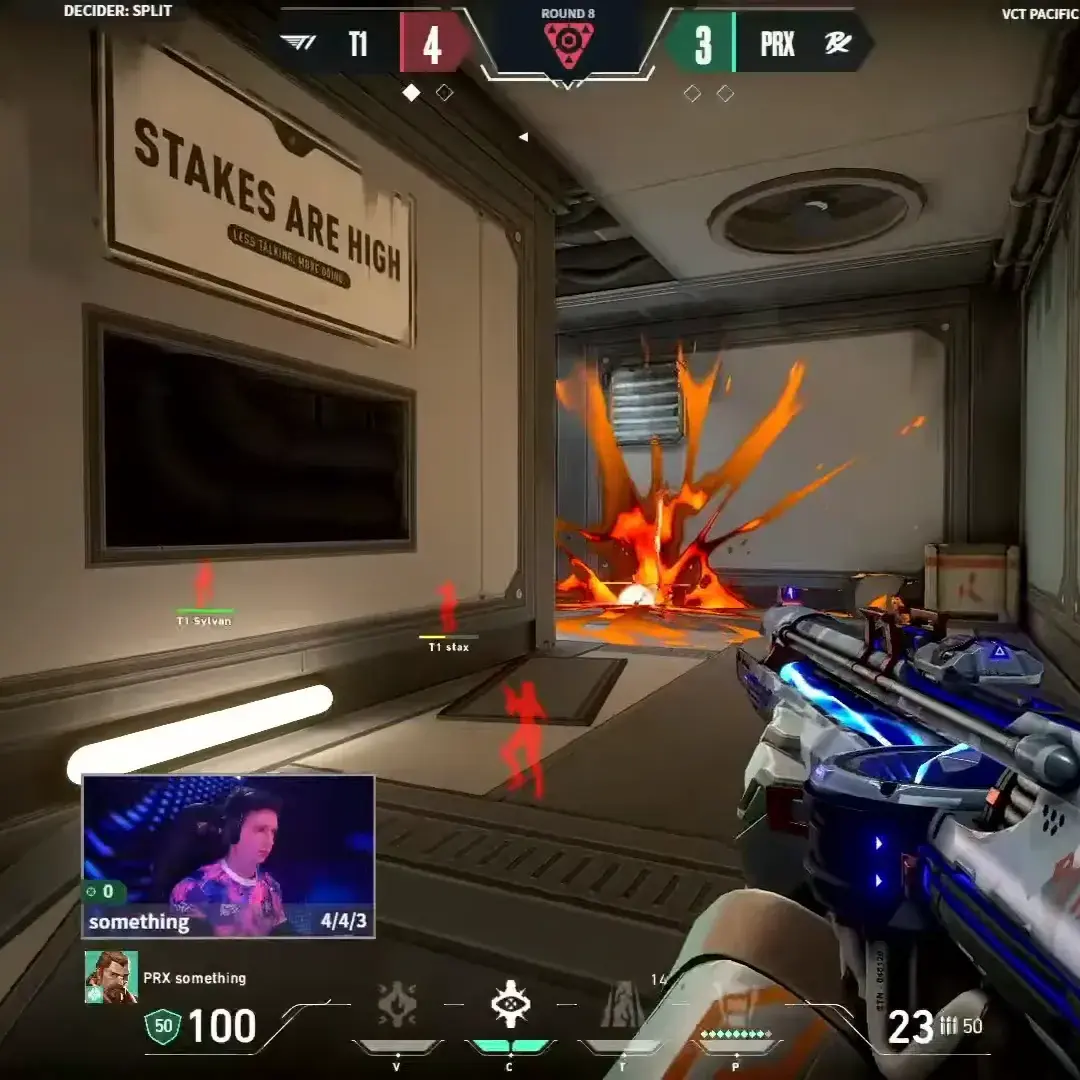Click the agent portrait beside PRX something
Screen dimensions: 1080x1080
point(111,977)
